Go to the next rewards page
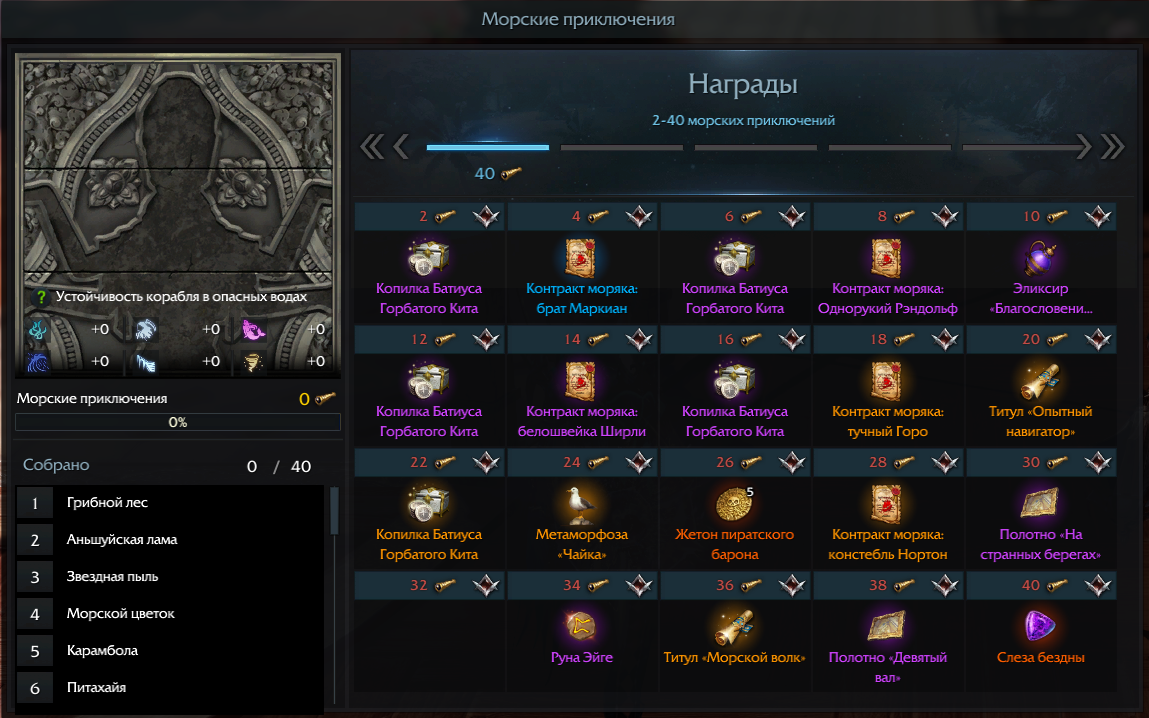The width and height of the screenshot is (1149, 718). [x=1083, y=148]
